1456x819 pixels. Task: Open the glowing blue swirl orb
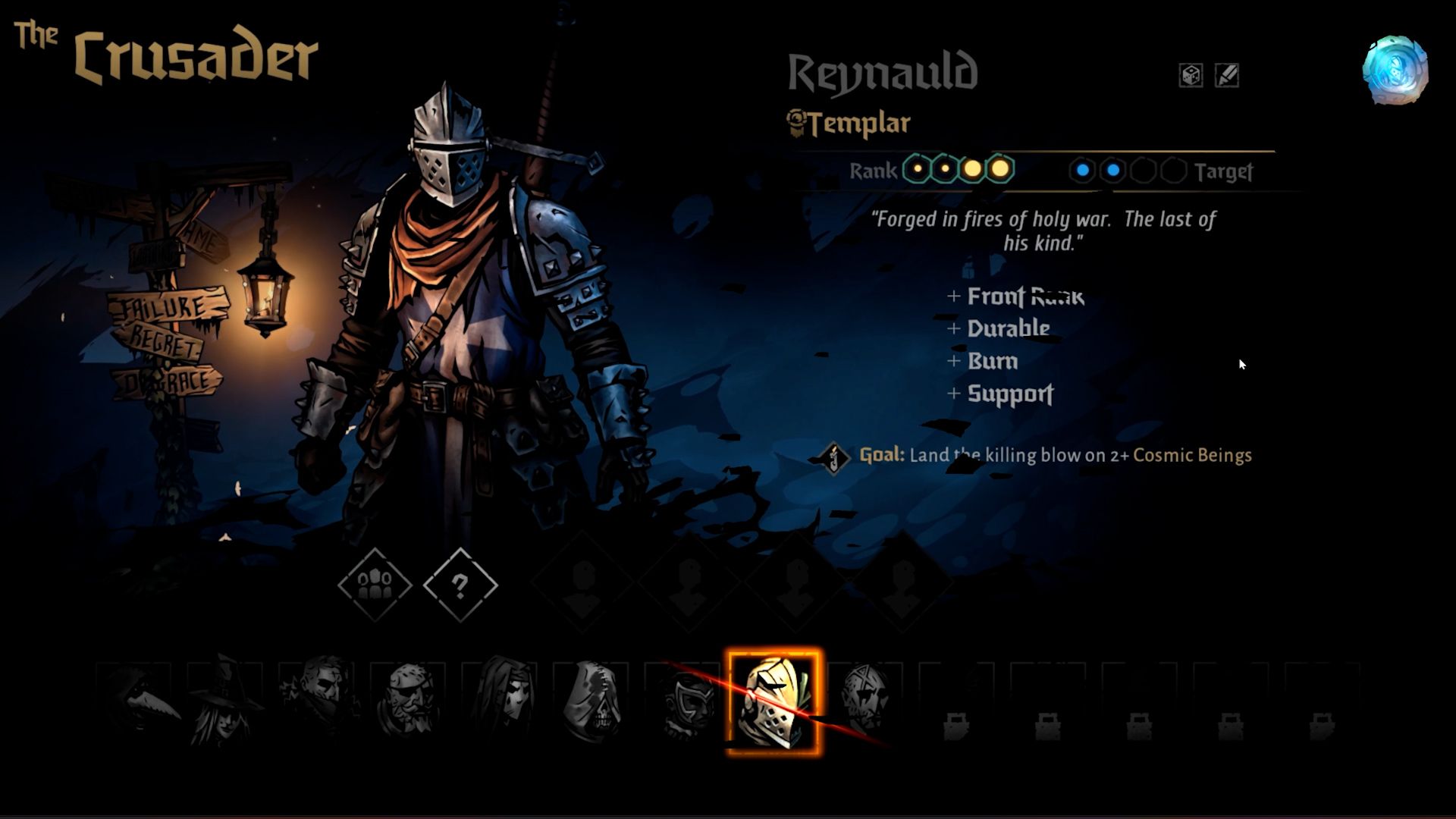pos(1395,70)
